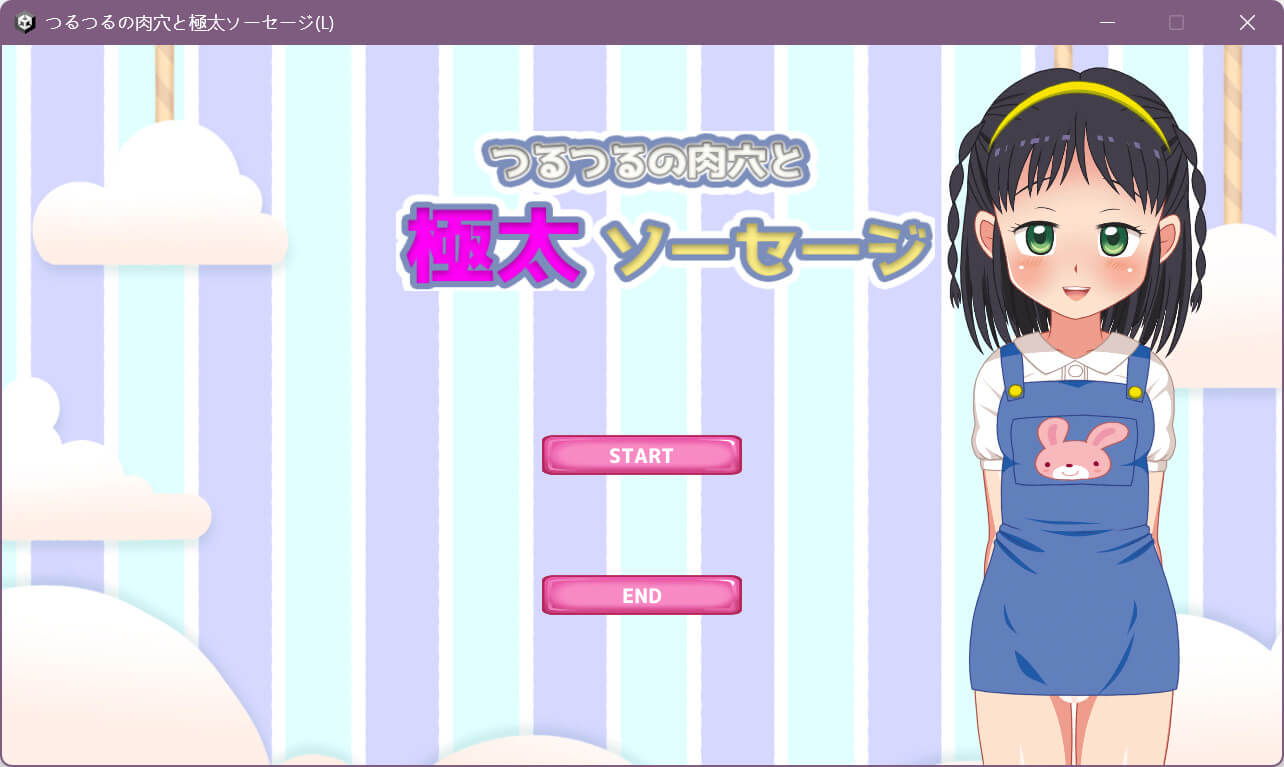Minimize the game window
This screenshot has height=767, width=1284.
coord(1107,22)
